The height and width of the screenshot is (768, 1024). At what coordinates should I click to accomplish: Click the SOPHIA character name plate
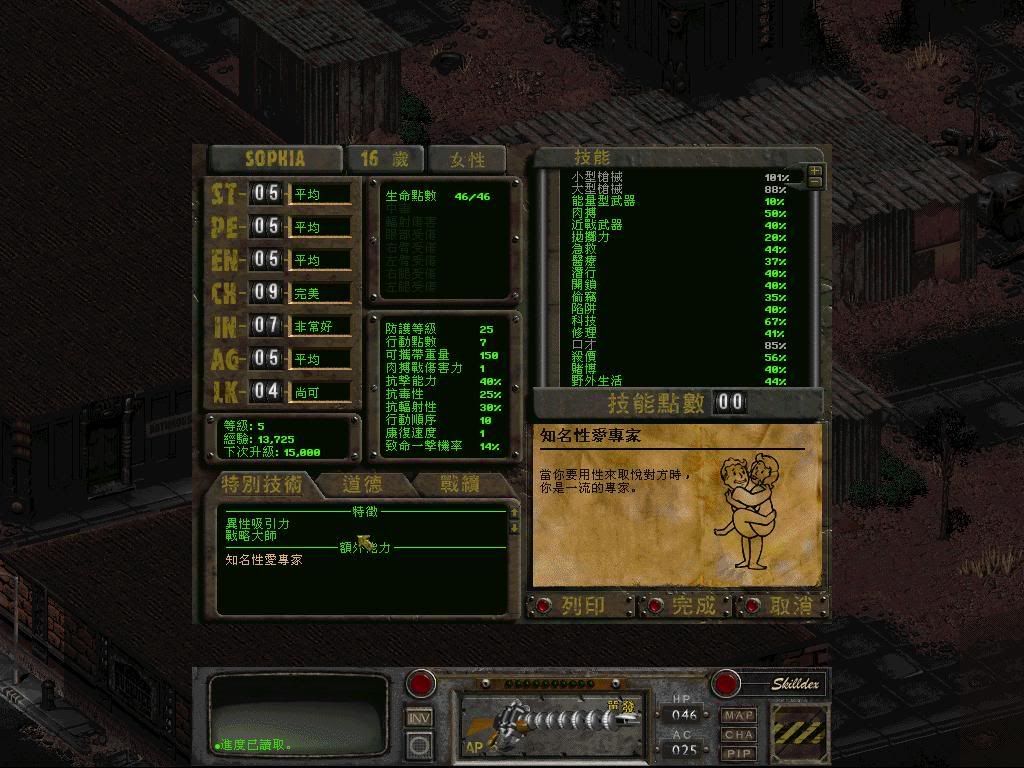274,159
